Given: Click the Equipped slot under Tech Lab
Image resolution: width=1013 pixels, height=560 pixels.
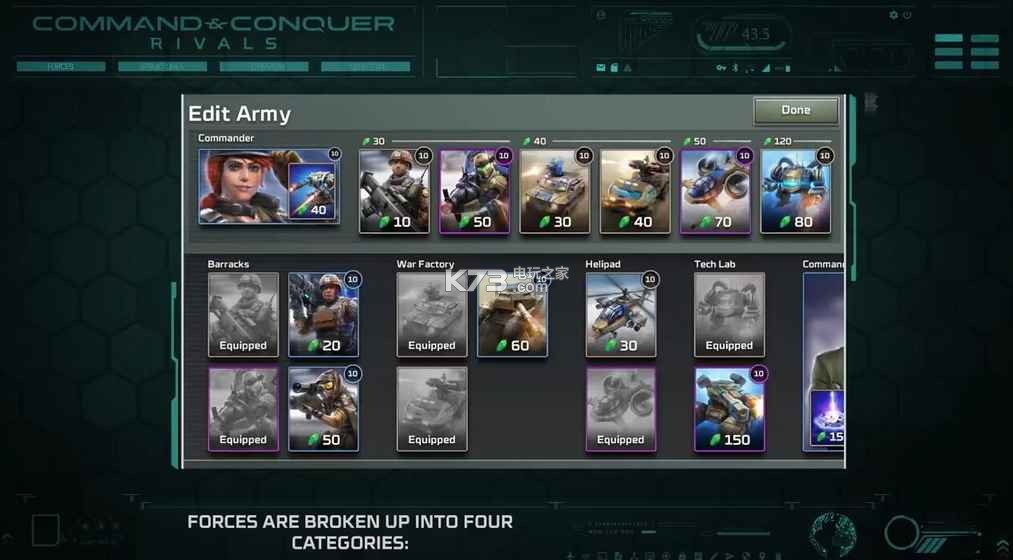Looking at the screenshot, I should click(730, 315).
